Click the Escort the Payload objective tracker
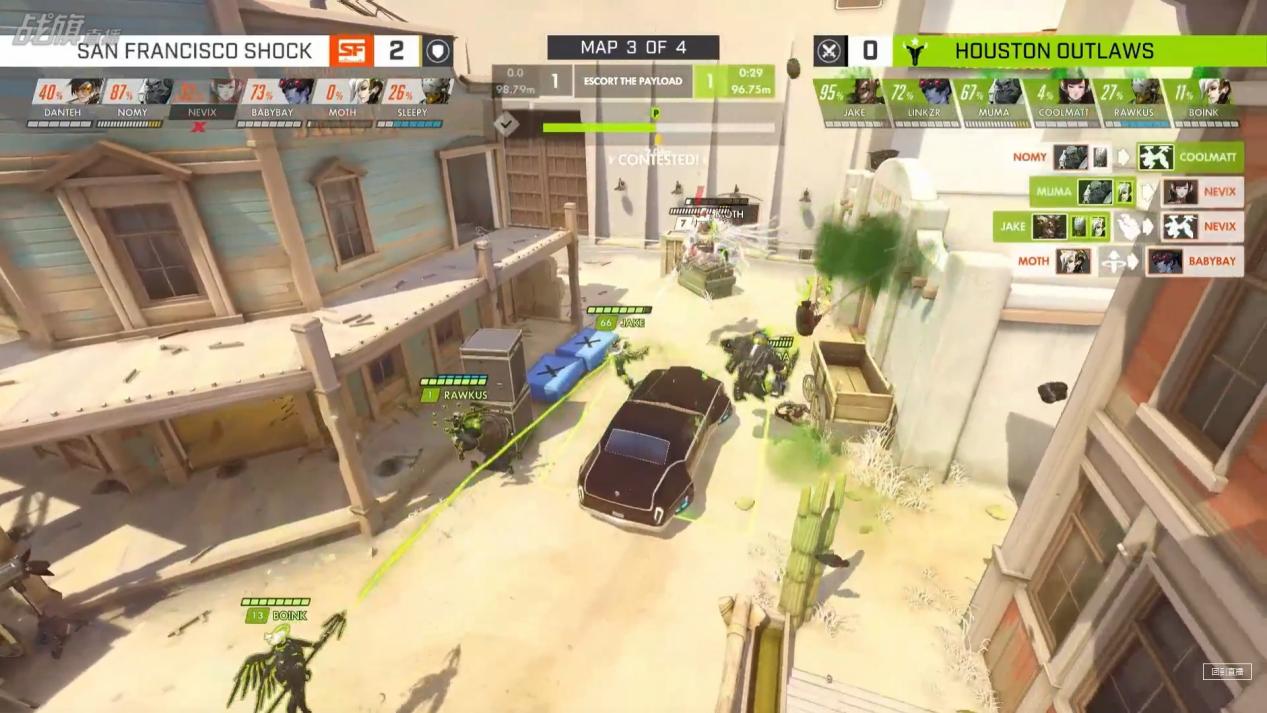1267x713 pixels. click(x=634, y=81)
